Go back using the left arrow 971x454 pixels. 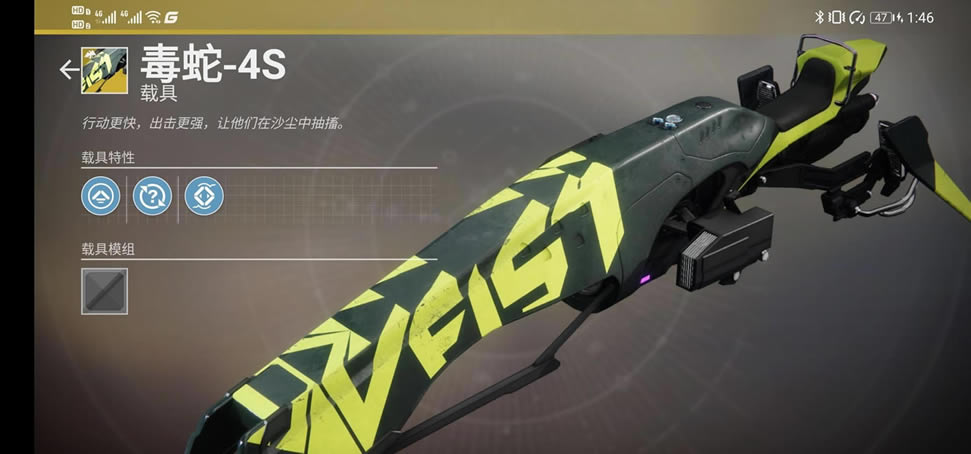[68, 69]
